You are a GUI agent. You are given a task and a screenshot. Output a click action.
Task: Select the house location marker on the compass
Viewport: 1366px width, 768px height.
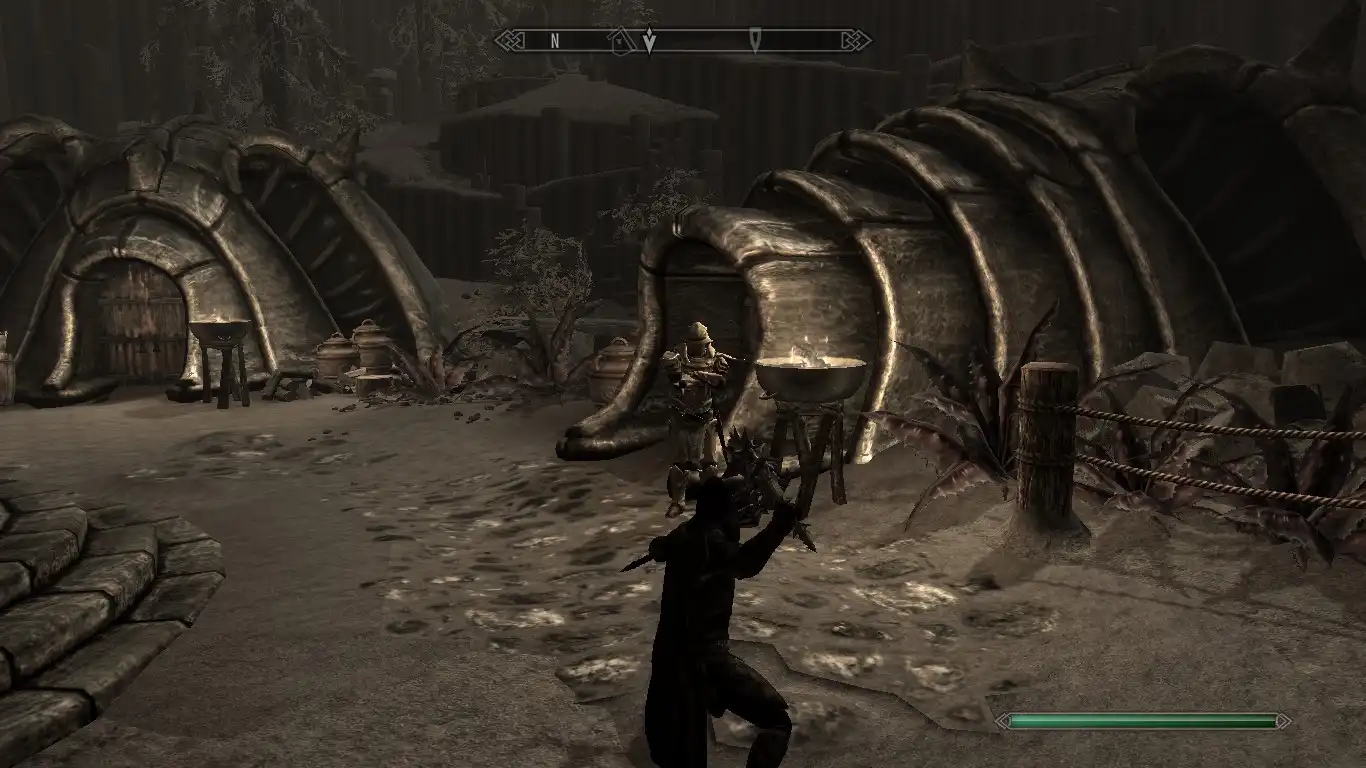pos(620,41)
